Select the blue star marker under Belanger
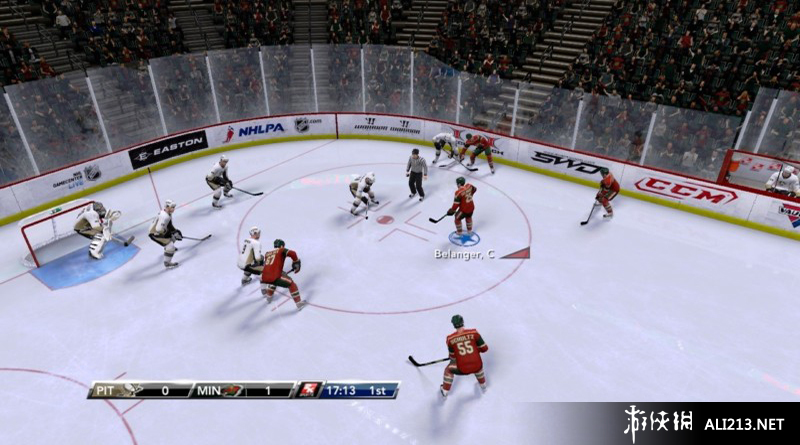Viewport: 800px width, 445px height. [464, 238]
